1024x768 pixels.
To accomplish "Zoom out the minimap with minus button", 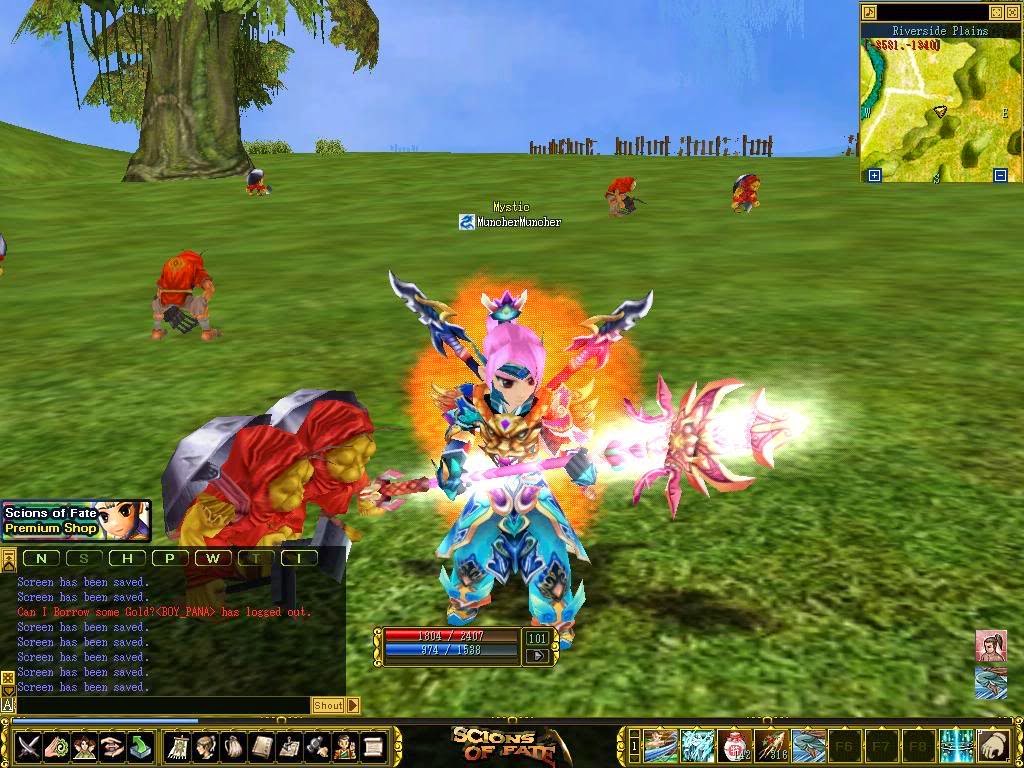I will 1000,176.
